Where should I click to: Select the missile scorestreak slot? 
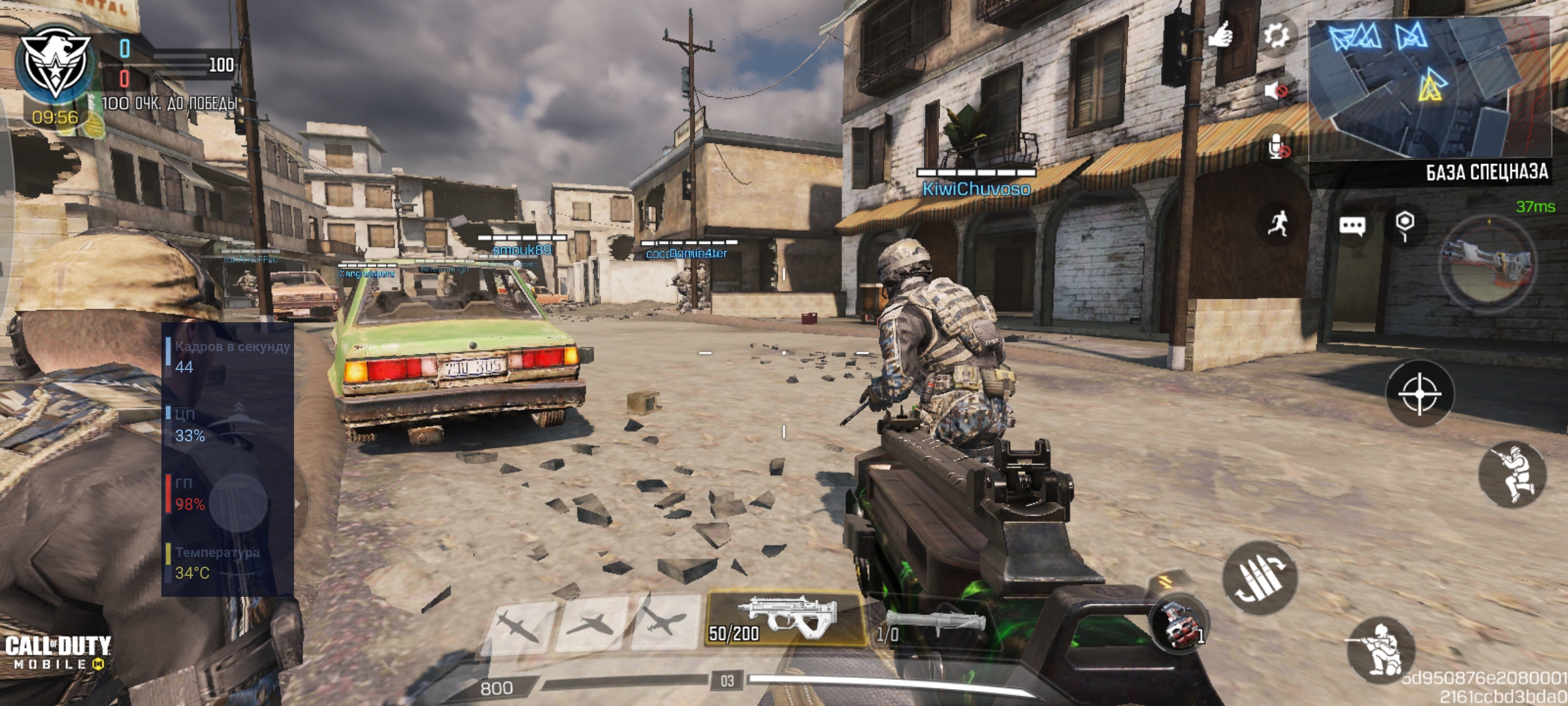point(520,623)
